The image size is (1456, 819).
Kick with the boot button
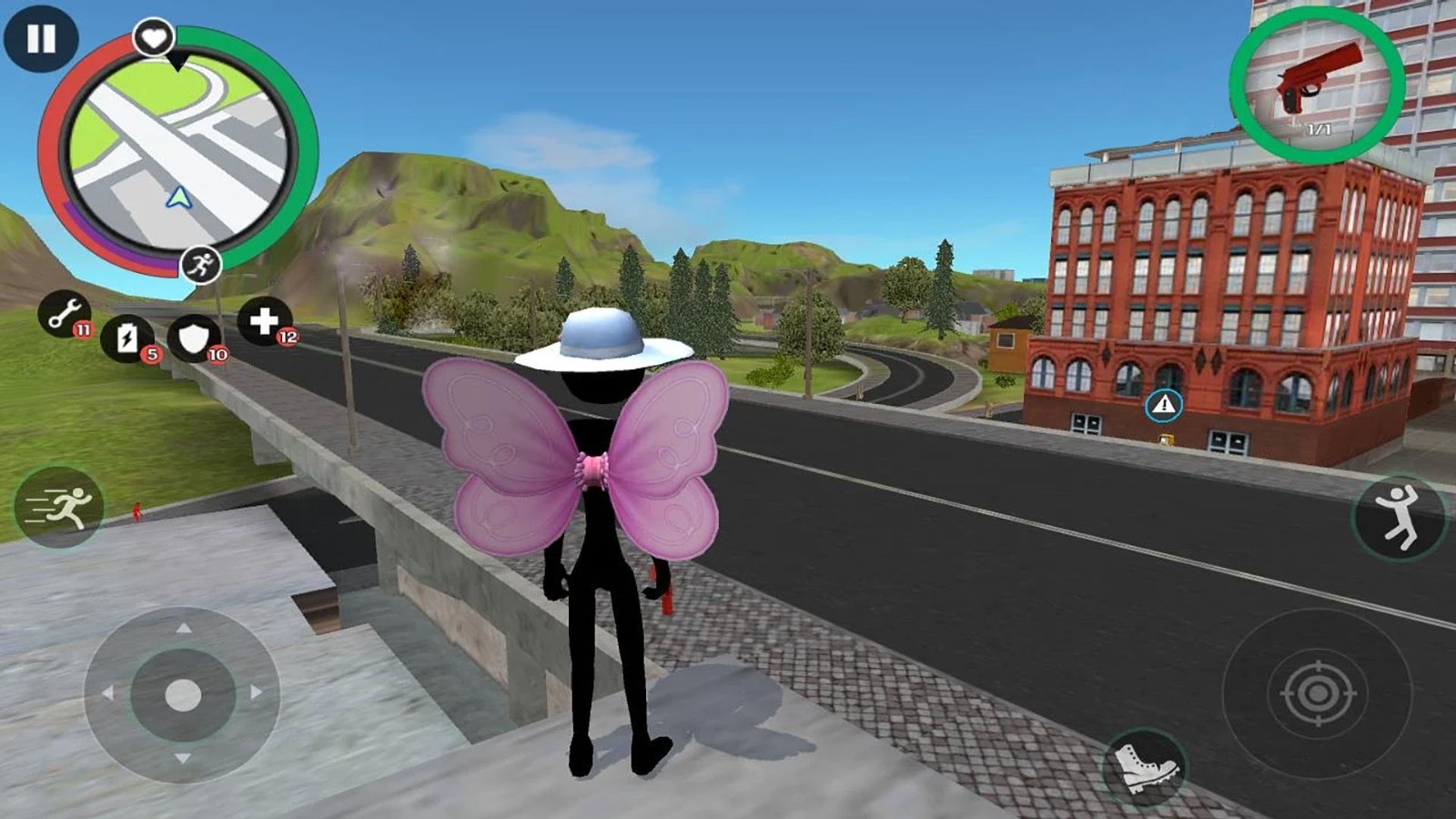(x=1146, y=766)
